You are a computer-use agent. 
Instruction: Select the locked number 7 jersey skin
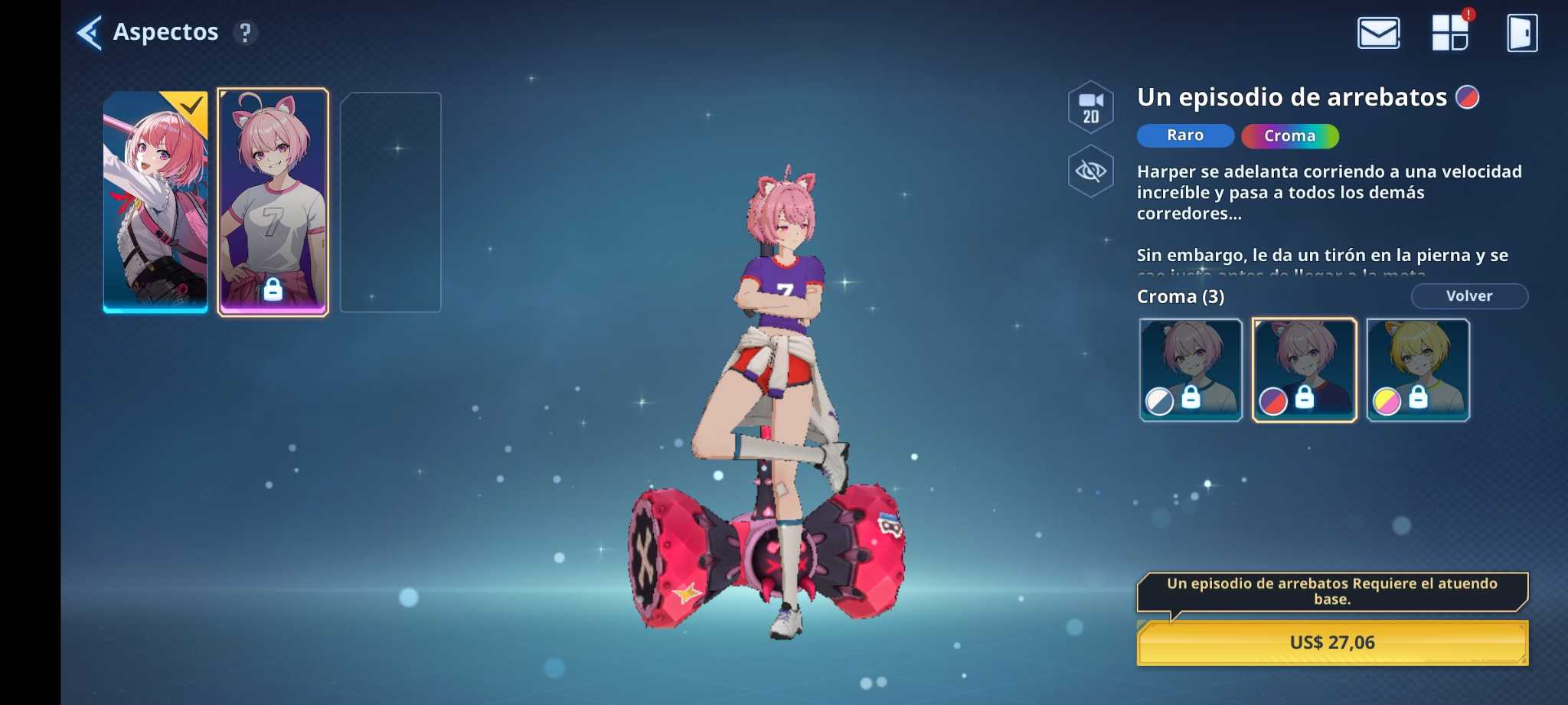273,201
